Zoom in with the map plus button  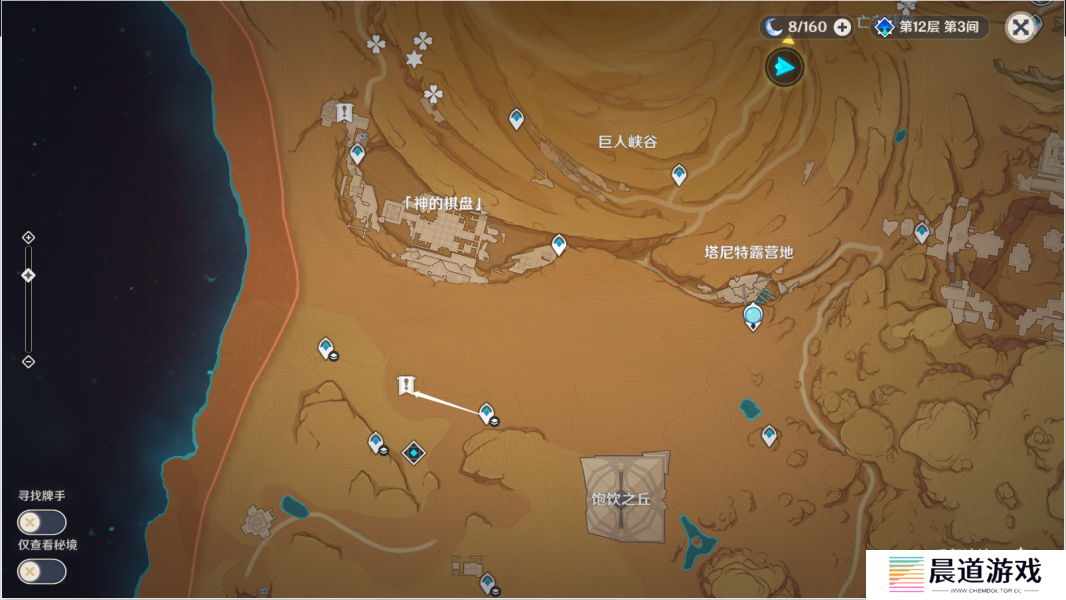coord(28,237)
